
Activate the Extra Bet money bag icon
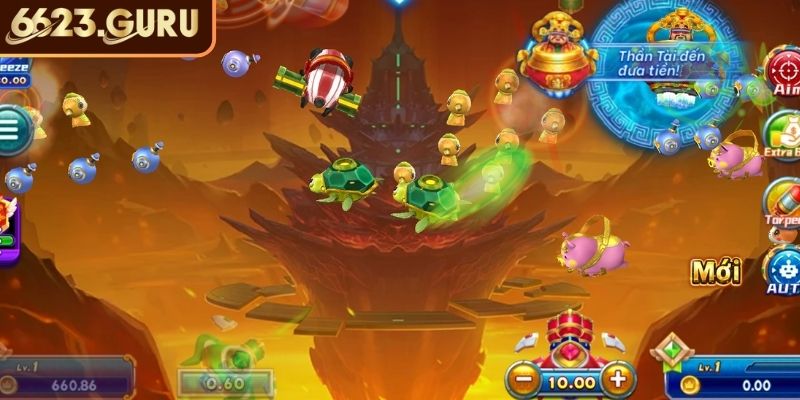point(783,137)
